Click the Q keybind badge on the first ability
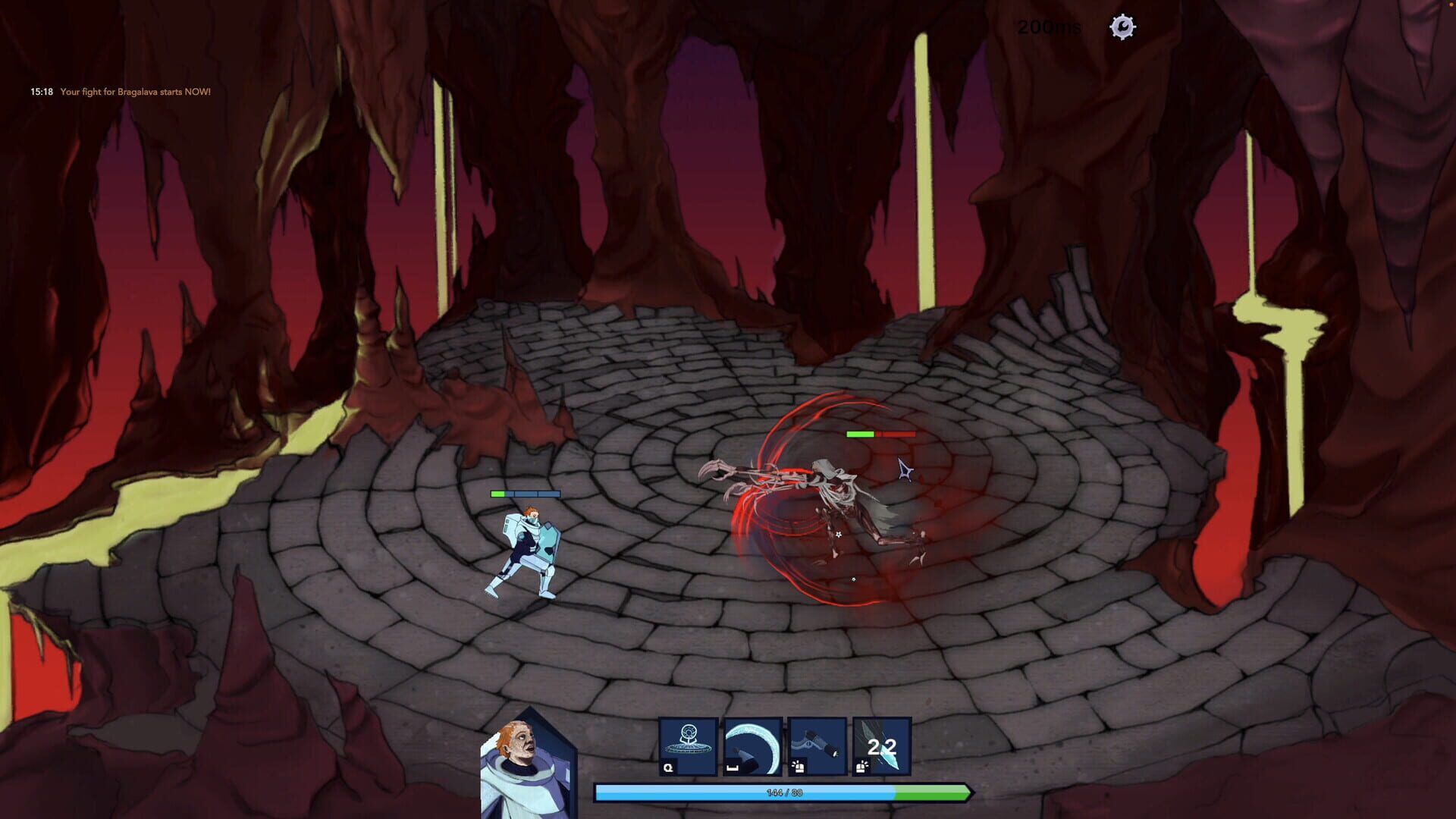The width and height of the screenshot is (1456, 819). point(668,769)
